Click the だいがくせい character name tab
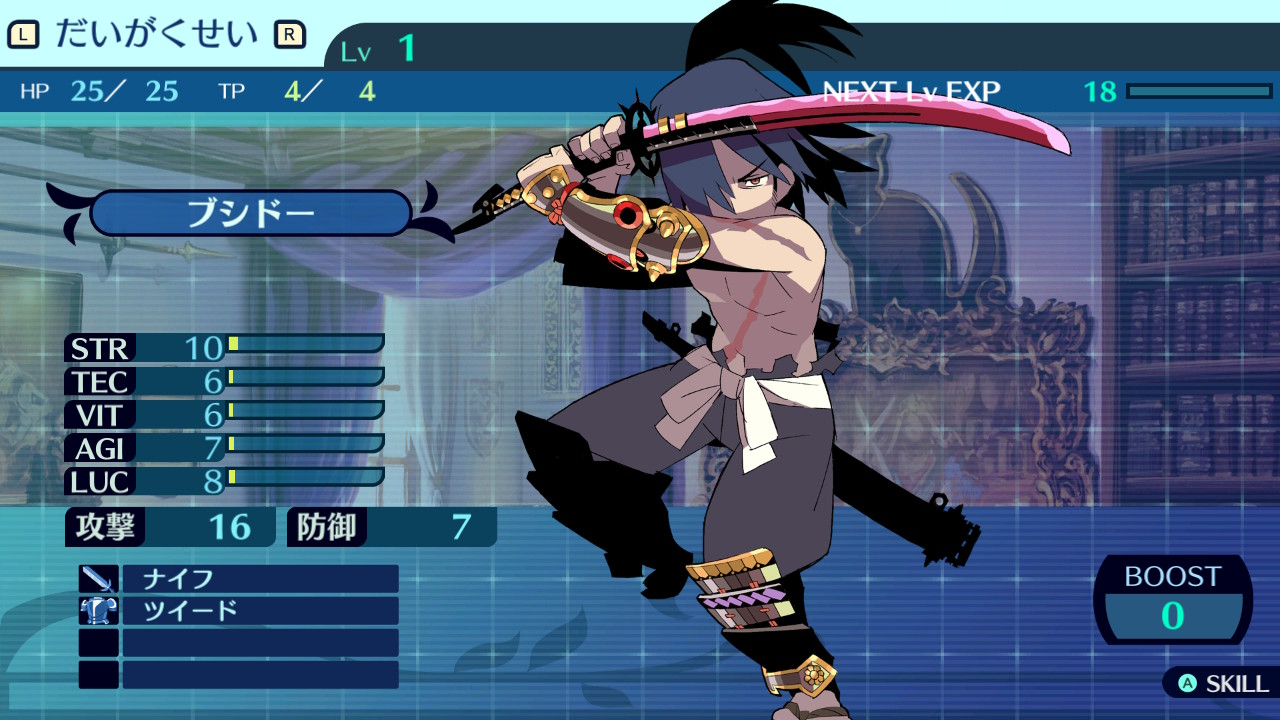1280x720 pixels. tap(157, 35)
